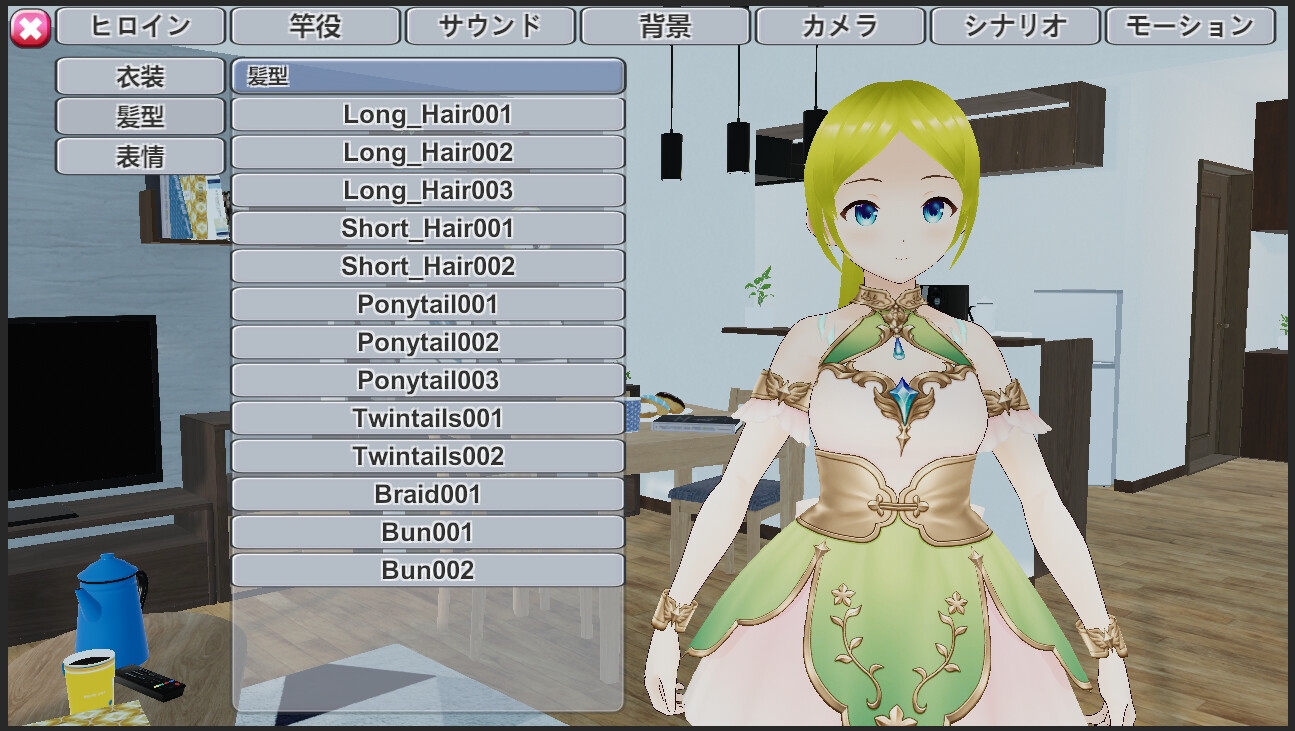The height and width of the screenshot is (731, 1295).
Task: Apply the Long_Hair003 hairstyle
Action: click(428, 190)
